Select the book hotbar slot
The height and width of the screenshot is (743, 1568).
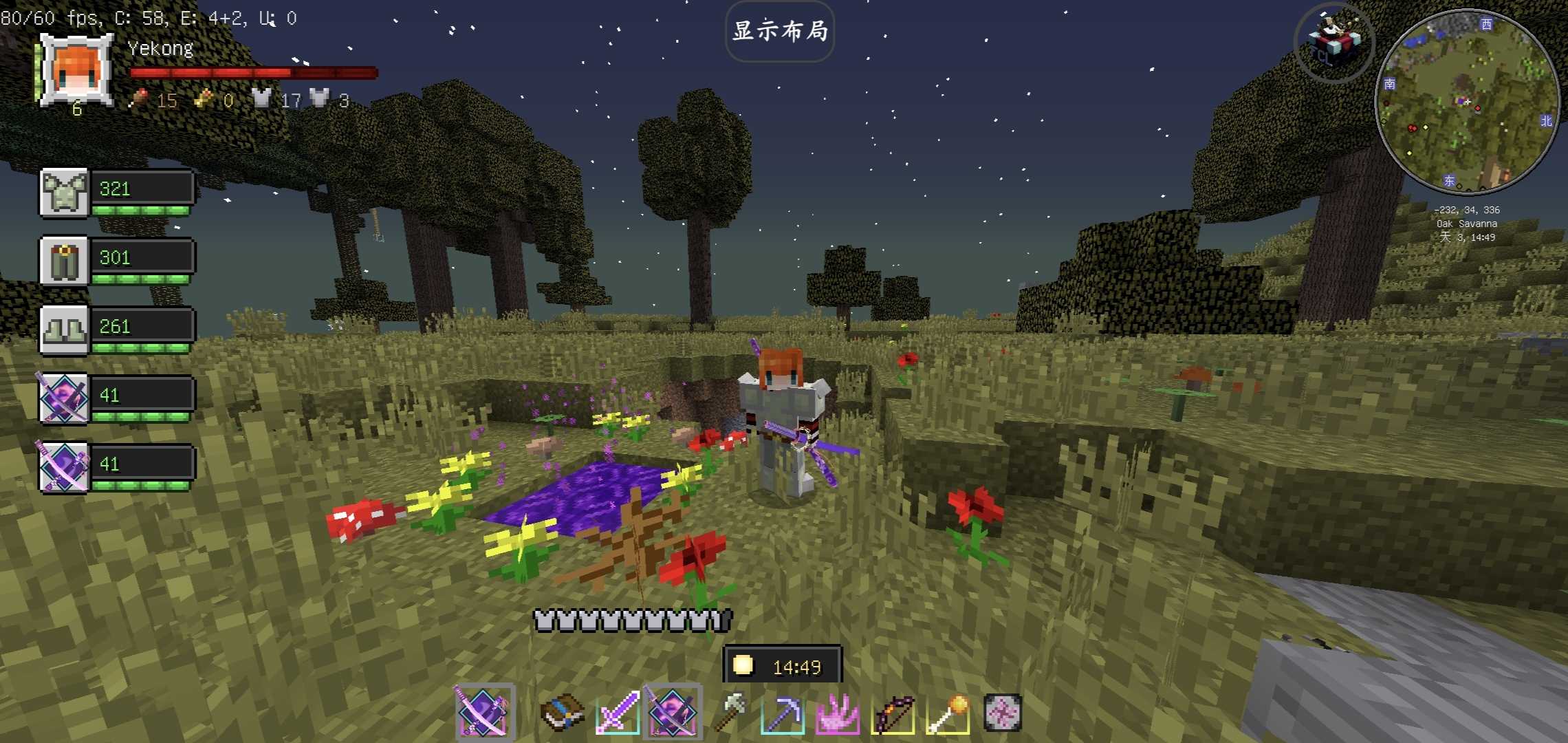tap(563, 713)
